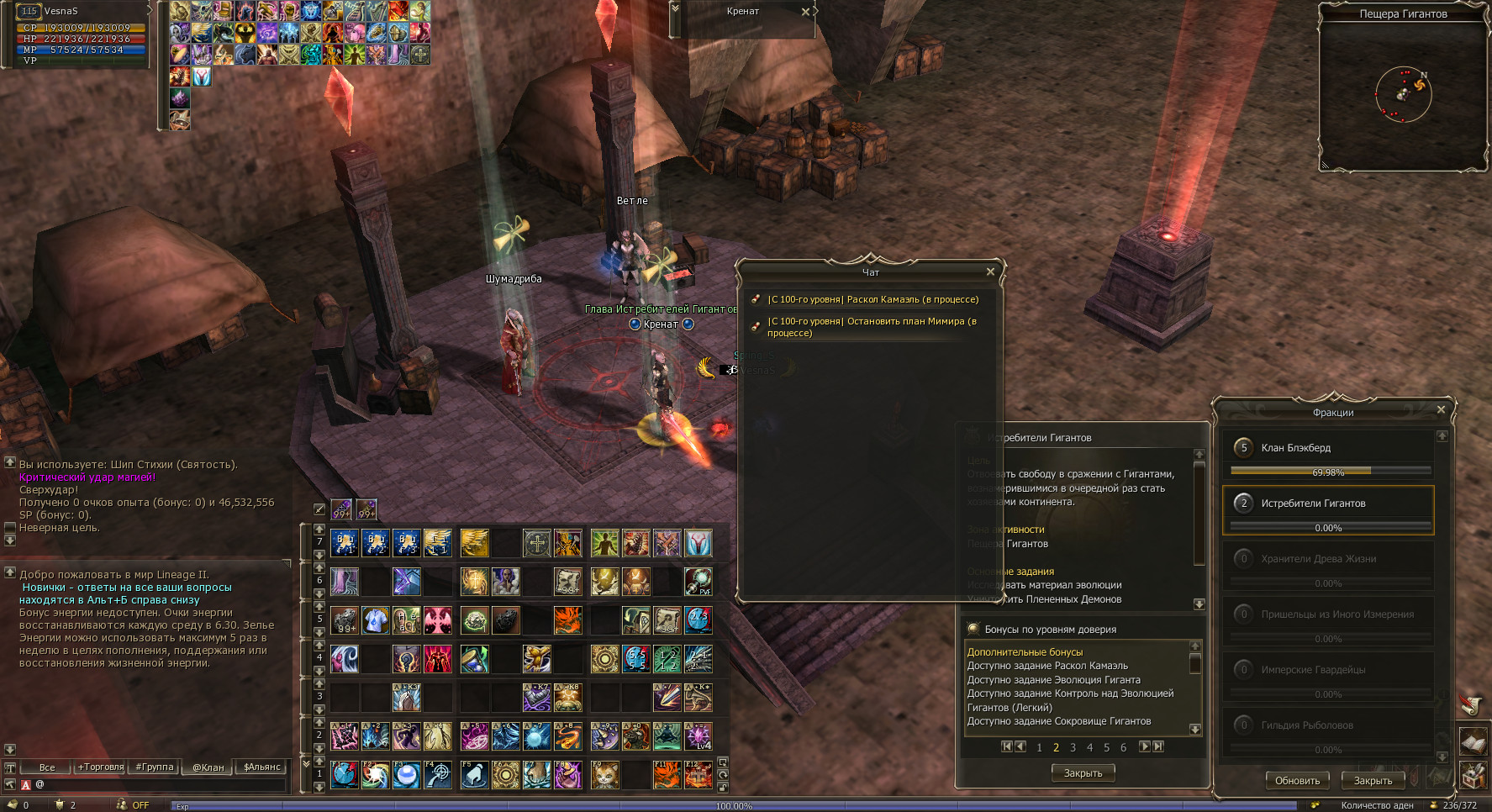Image resolution: width=1492 pixels, height=812 pixels.
Task: Close the faction detail panel with Закрыть
Action: [1083, 773]
